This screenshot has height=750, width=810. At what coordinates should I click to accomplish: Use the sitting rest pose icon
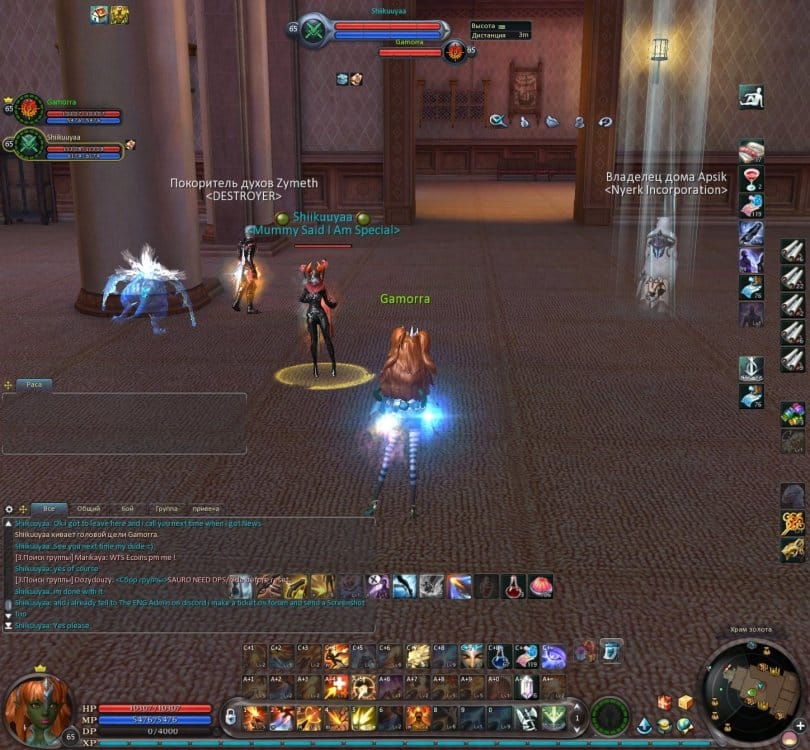point(751,97)
